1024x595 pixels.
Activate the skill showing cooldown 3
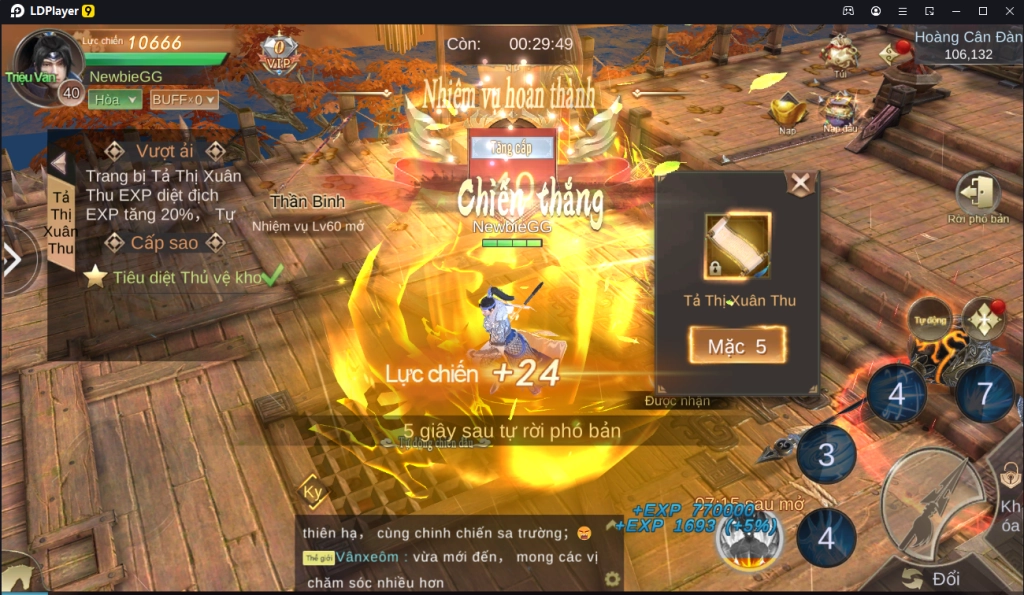click(x=826, y=455)
